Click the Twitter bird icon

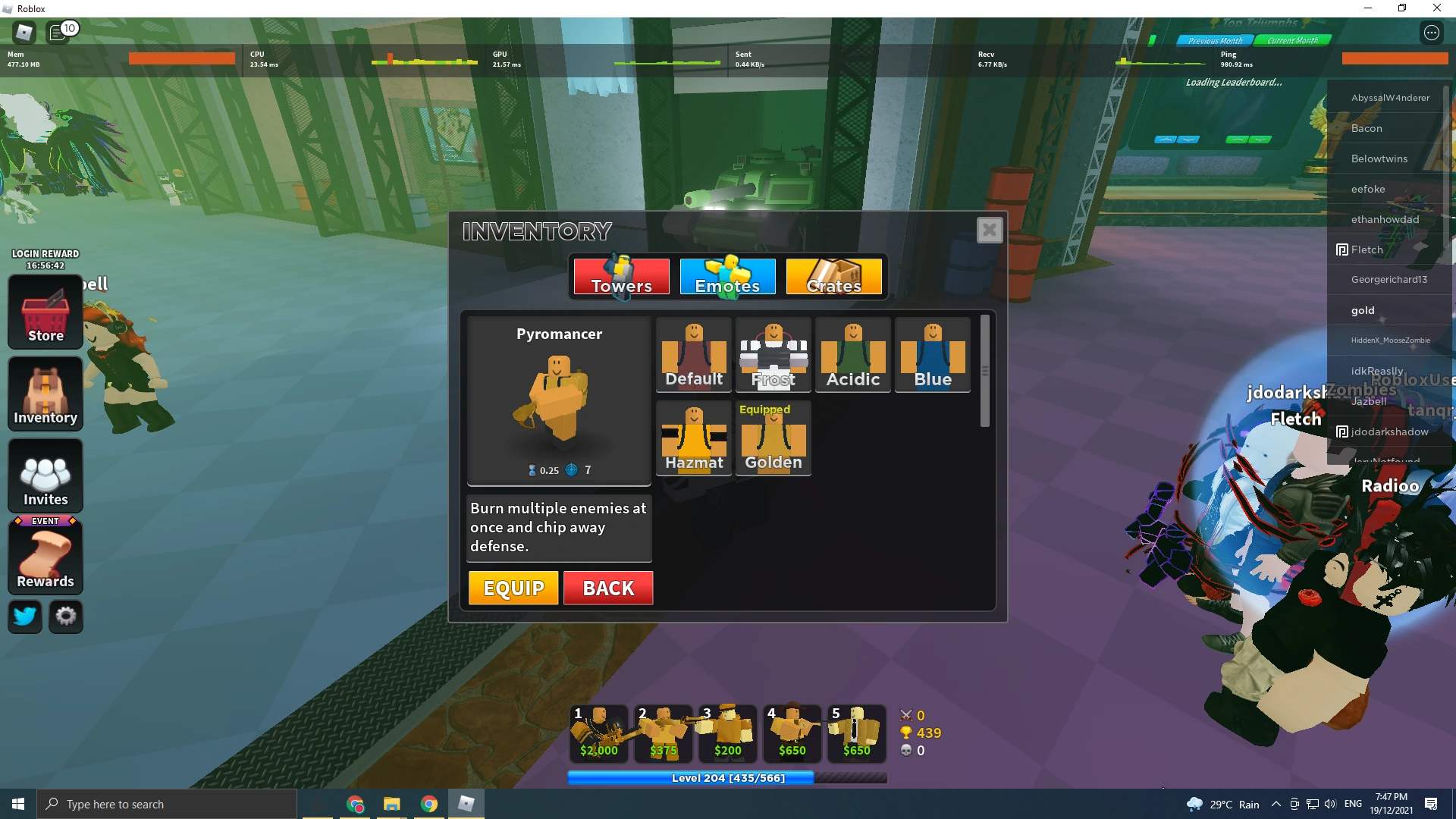24,617
